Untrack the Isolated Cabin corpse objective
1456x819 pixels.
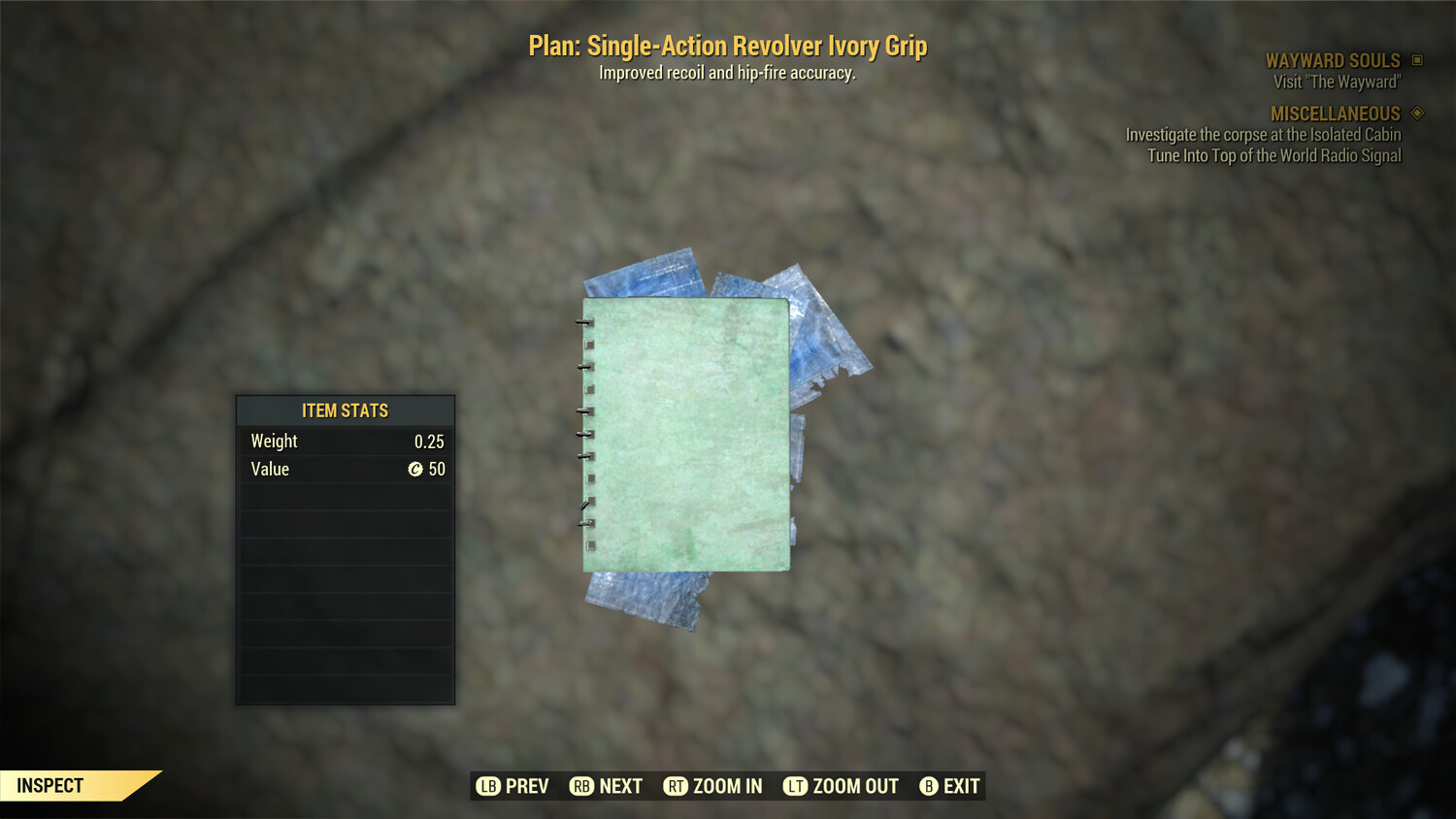coord(1262,135)
